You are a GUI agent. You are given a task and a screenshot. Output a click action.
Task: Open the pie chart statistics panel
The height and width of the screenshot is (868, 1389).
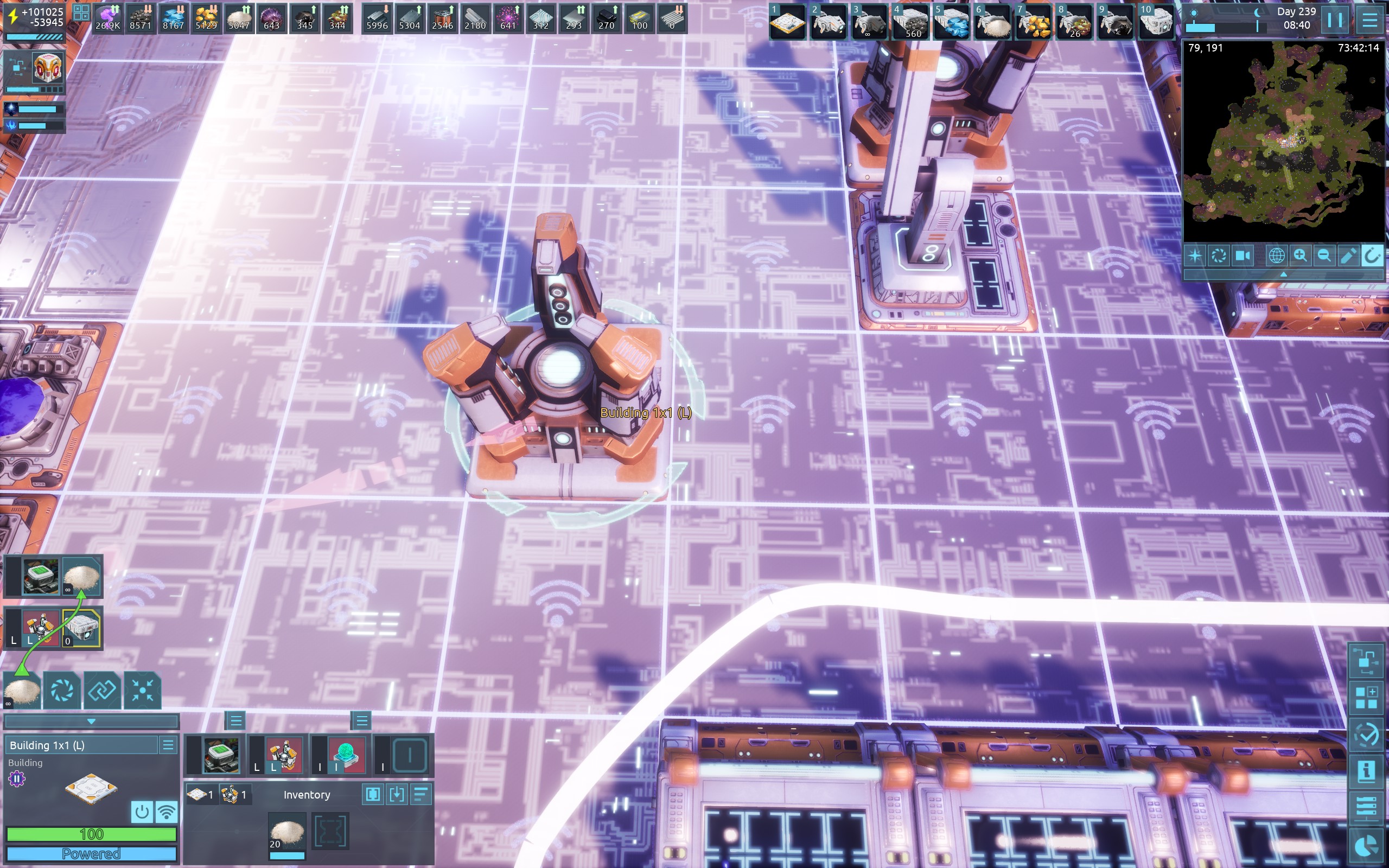pyautogui.click(x=1366, y=846)
